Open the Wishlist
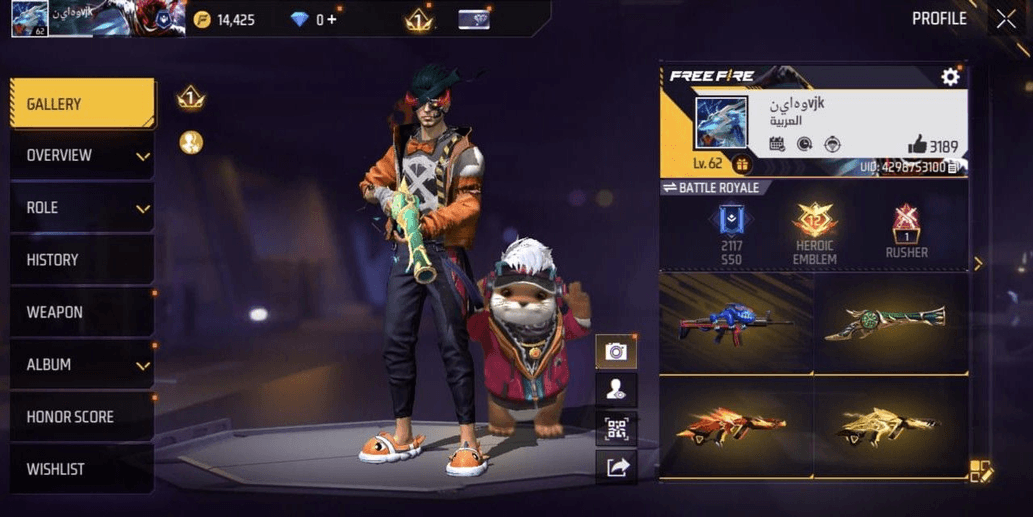1033x517 pixels. point(82,469)
